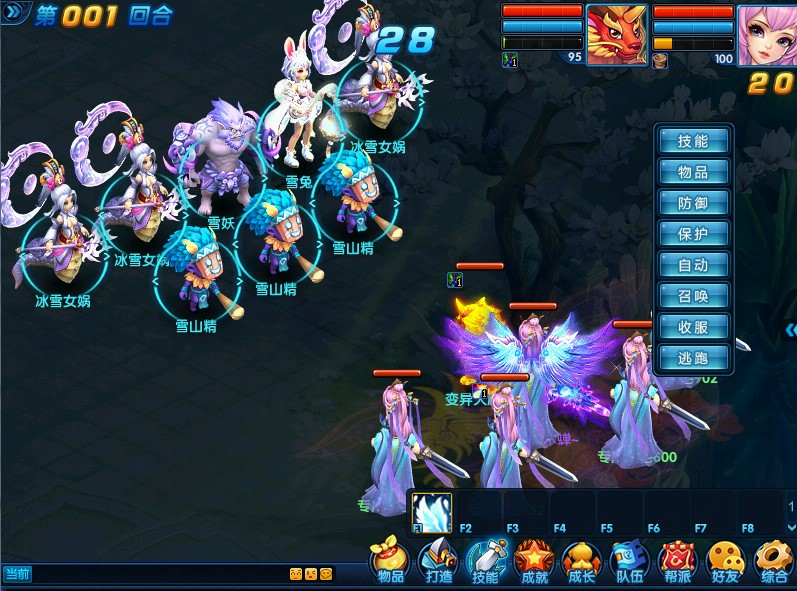Image resolution: width=797 pixels, height=591 pixels.
Task: Open the 物品 bag icon in bottom bar
Action: tap(390, 562)
